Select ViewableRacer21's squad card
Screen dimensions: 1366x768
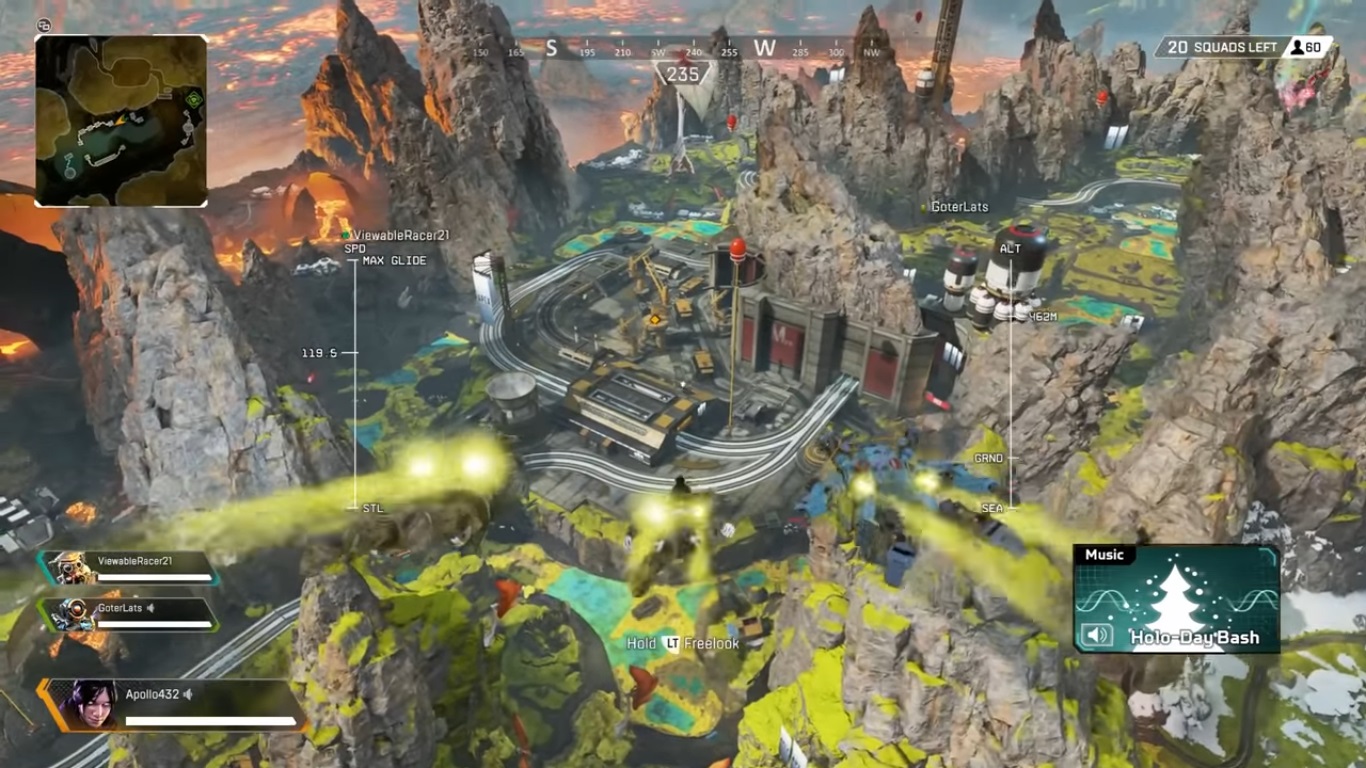[x=128, y=568]
